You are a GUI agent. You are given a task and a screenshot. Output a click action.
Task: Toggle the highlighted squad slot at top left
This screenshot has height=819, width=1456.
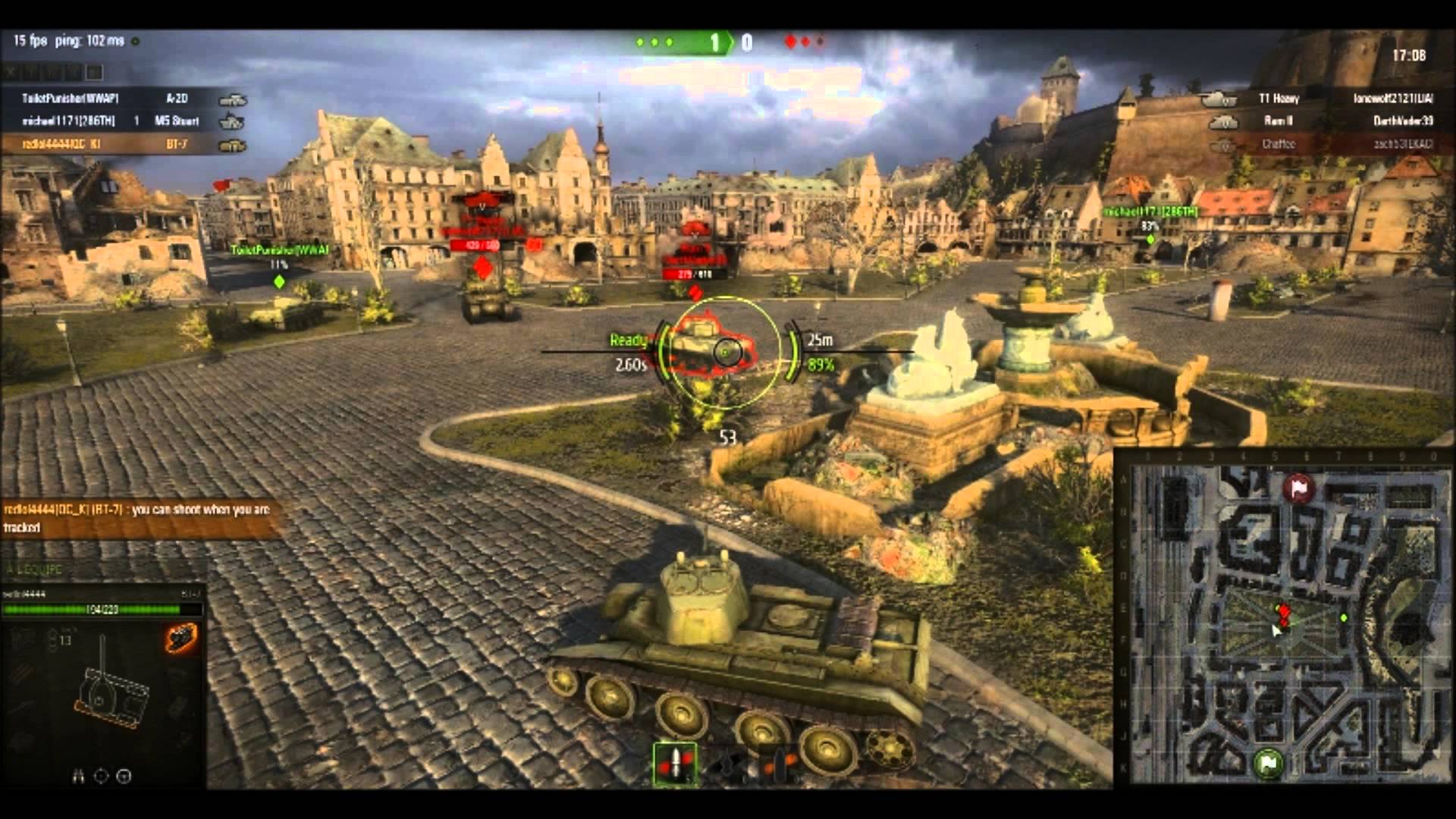point(93,74)
